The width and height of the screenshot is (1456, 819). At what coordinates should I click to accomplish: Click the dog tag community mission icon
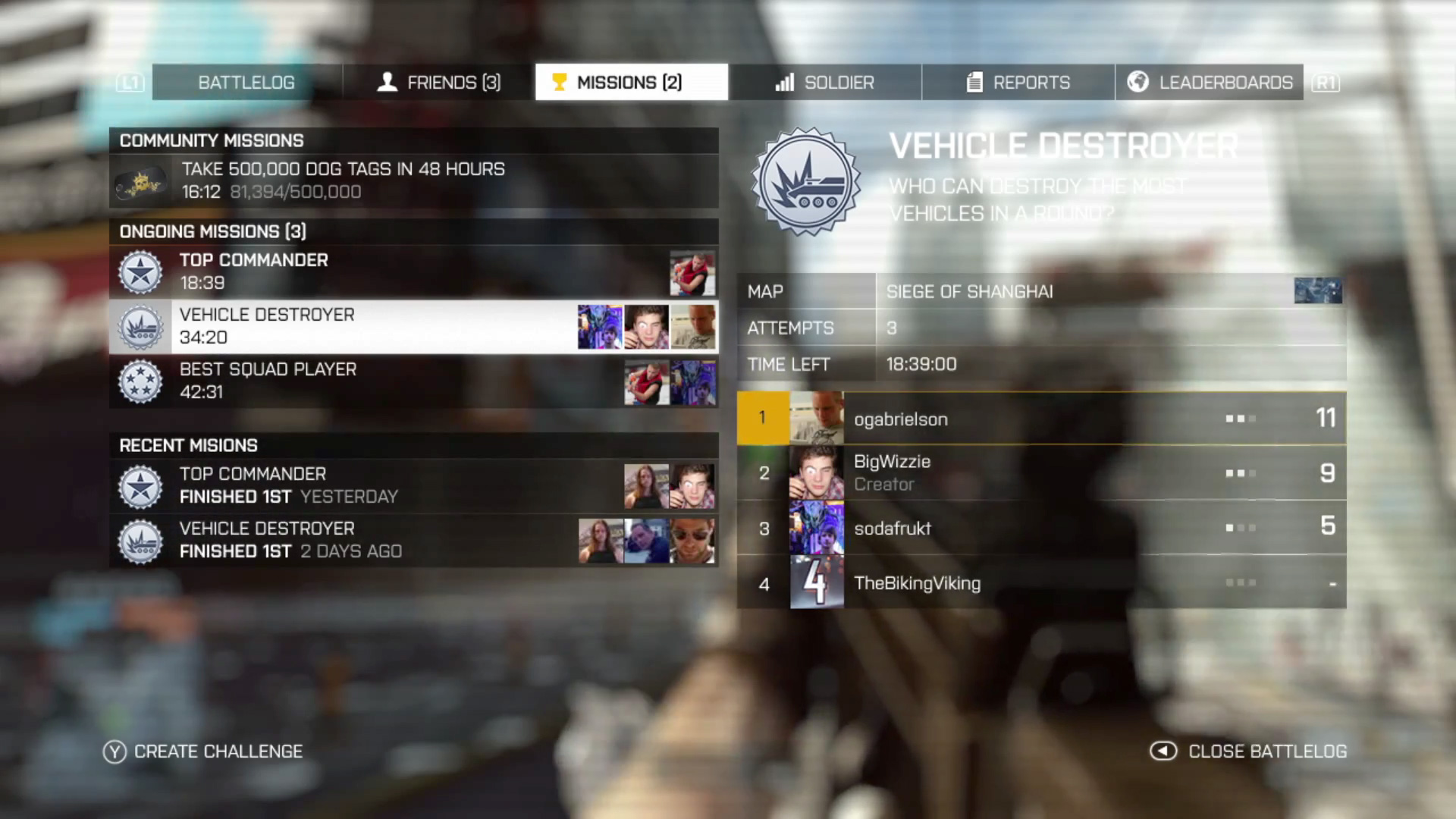click(x=142, y=180)
